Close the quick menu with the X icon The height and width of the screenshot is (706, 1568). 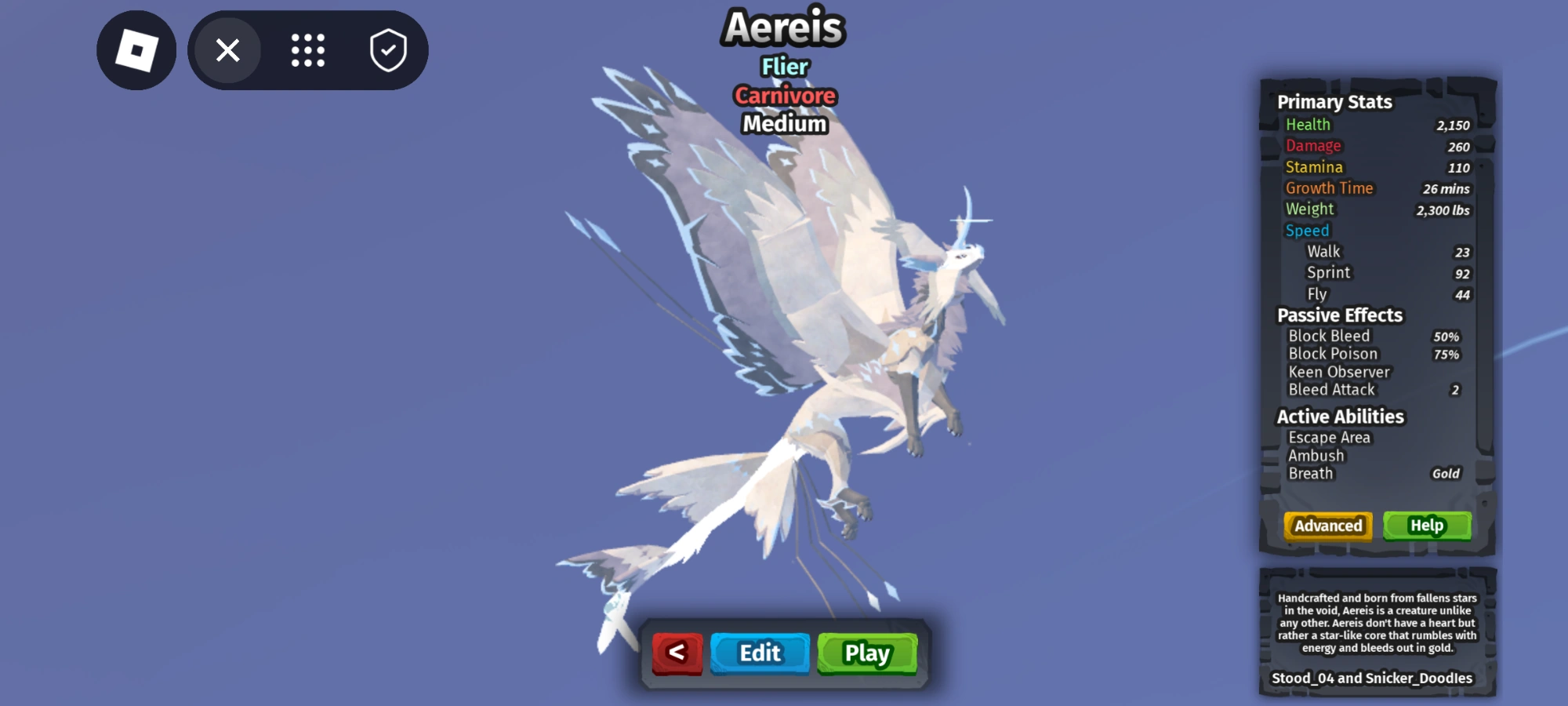click(227, 49)
